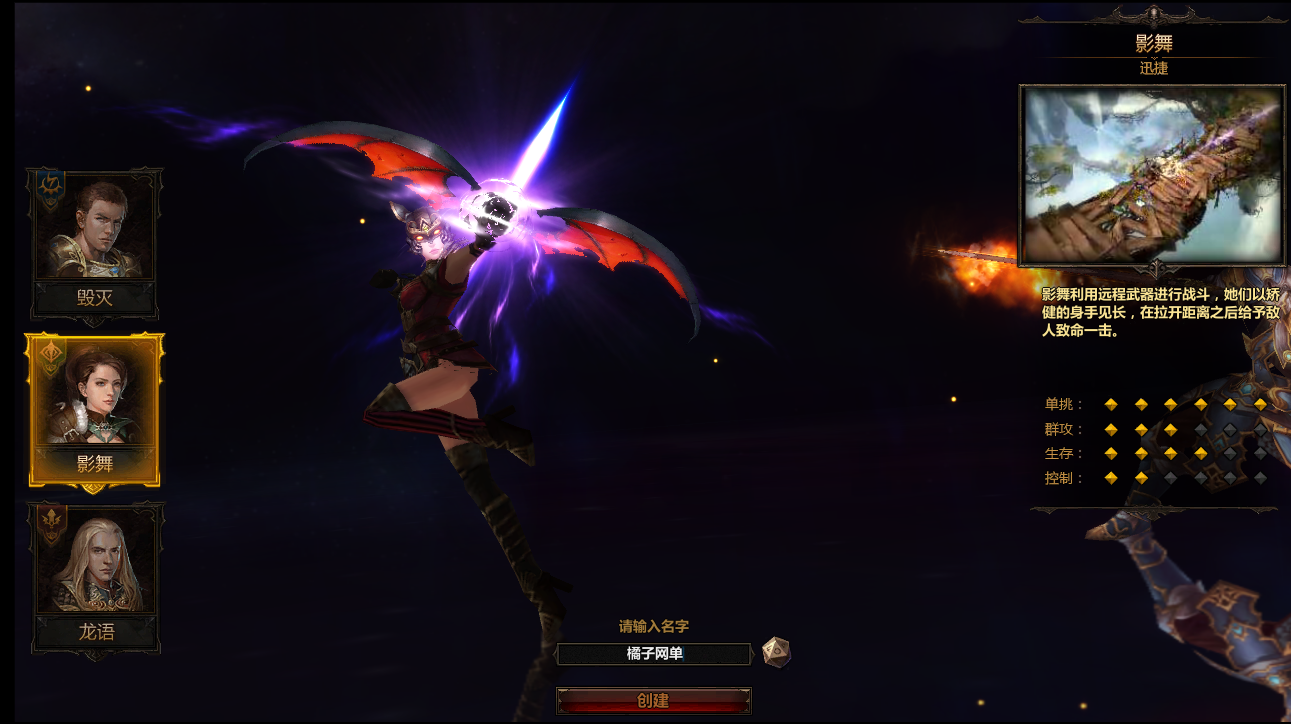Click the 迅捷 trait label

click(1152, 68)
